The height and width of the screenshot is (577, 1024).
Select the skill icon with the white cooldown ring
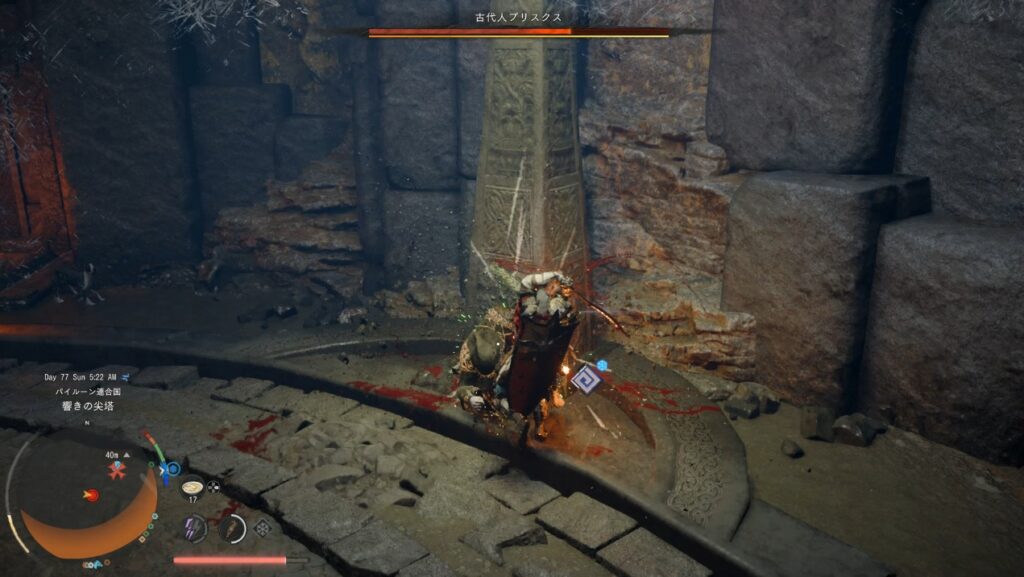[x=232, y=528]
